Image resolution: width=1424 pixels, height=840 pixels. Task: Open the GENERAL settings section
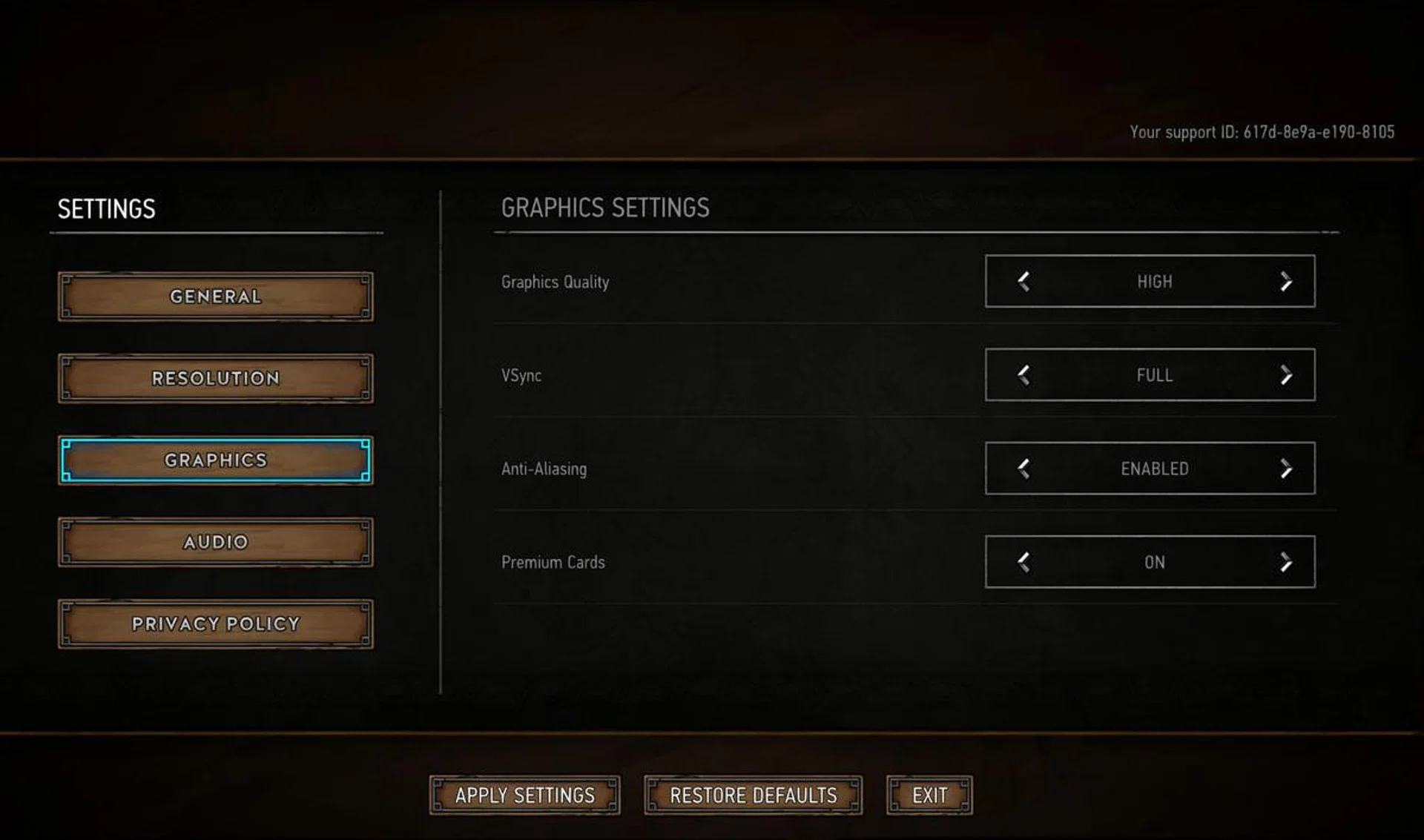click(214, 297)
